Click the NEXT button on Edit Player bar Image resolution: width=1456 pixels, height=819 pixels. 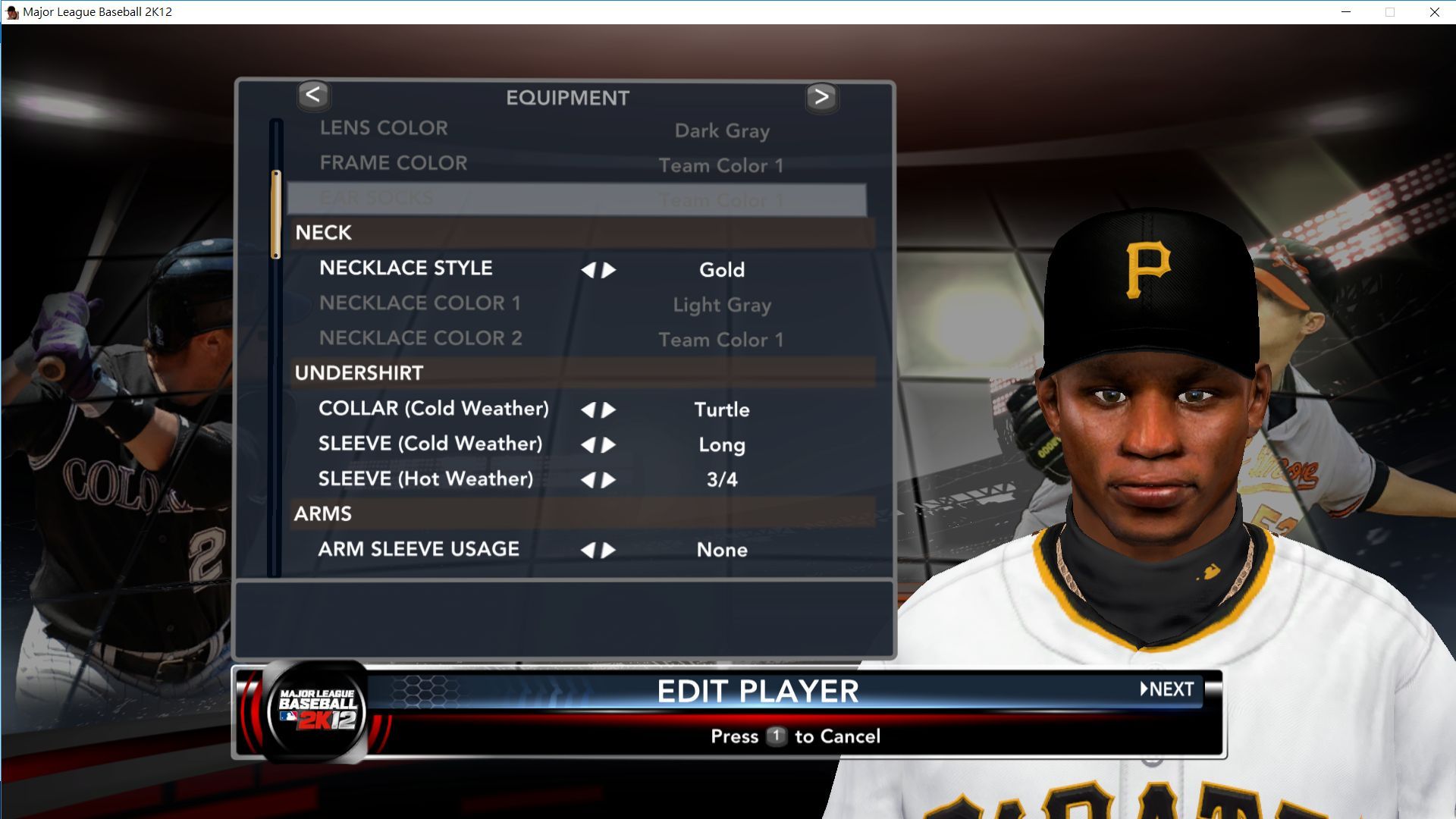tap(1167, 689)
